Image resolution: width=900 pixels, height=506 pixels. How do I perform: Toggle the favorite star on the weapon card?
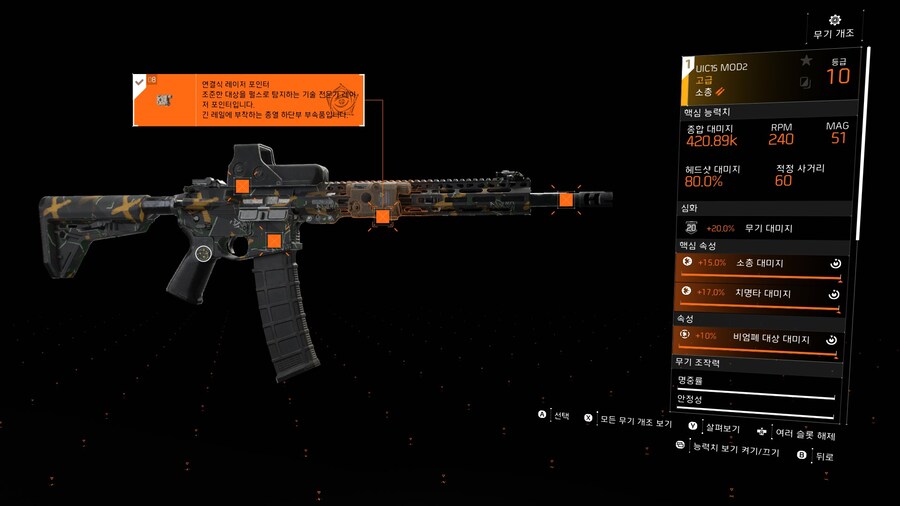(806, 61)
